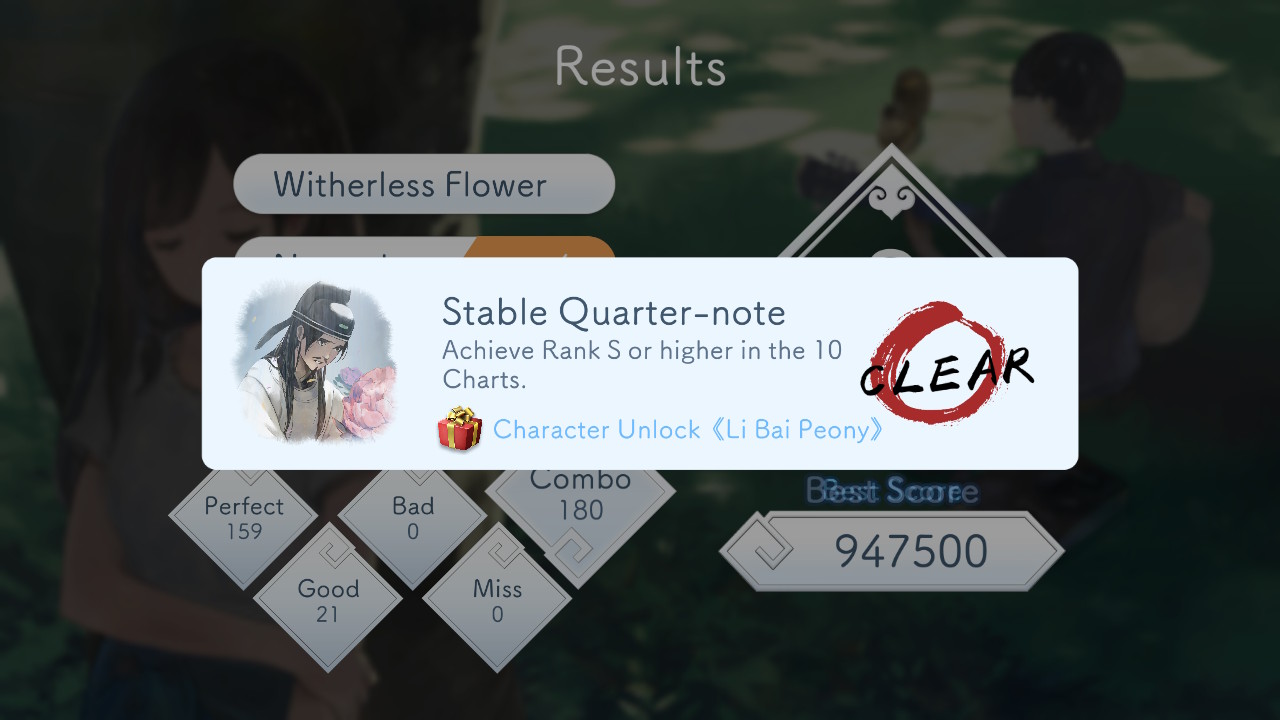Click the Bad count diamond

[413, 519]
